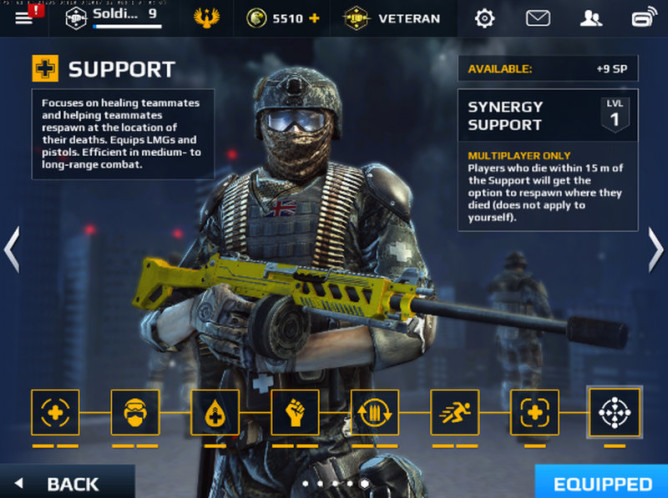Screen dimensions: 668x498
Task: Select the gas mask skill icon
Action: [x=135, y=412]
